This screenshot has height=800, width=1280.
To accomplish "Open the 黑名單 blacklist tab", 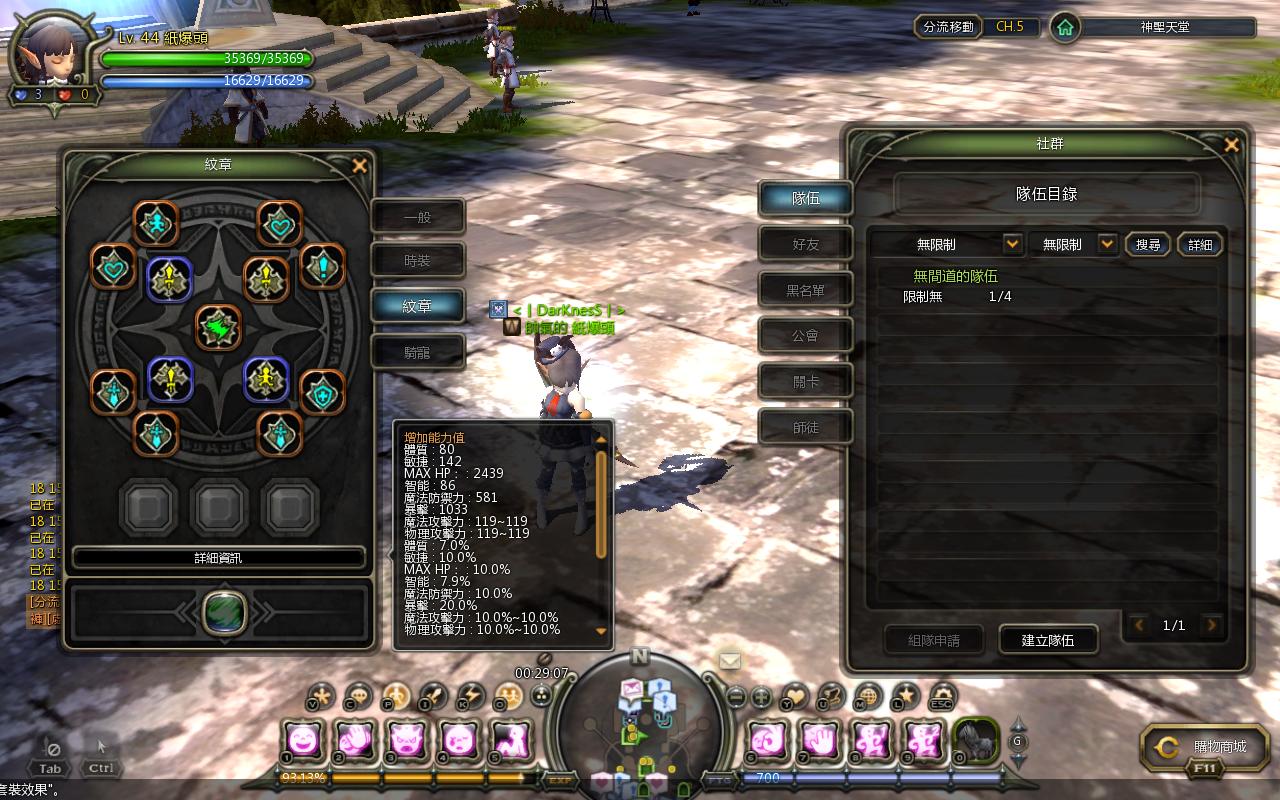I will [x=805, y=290].
